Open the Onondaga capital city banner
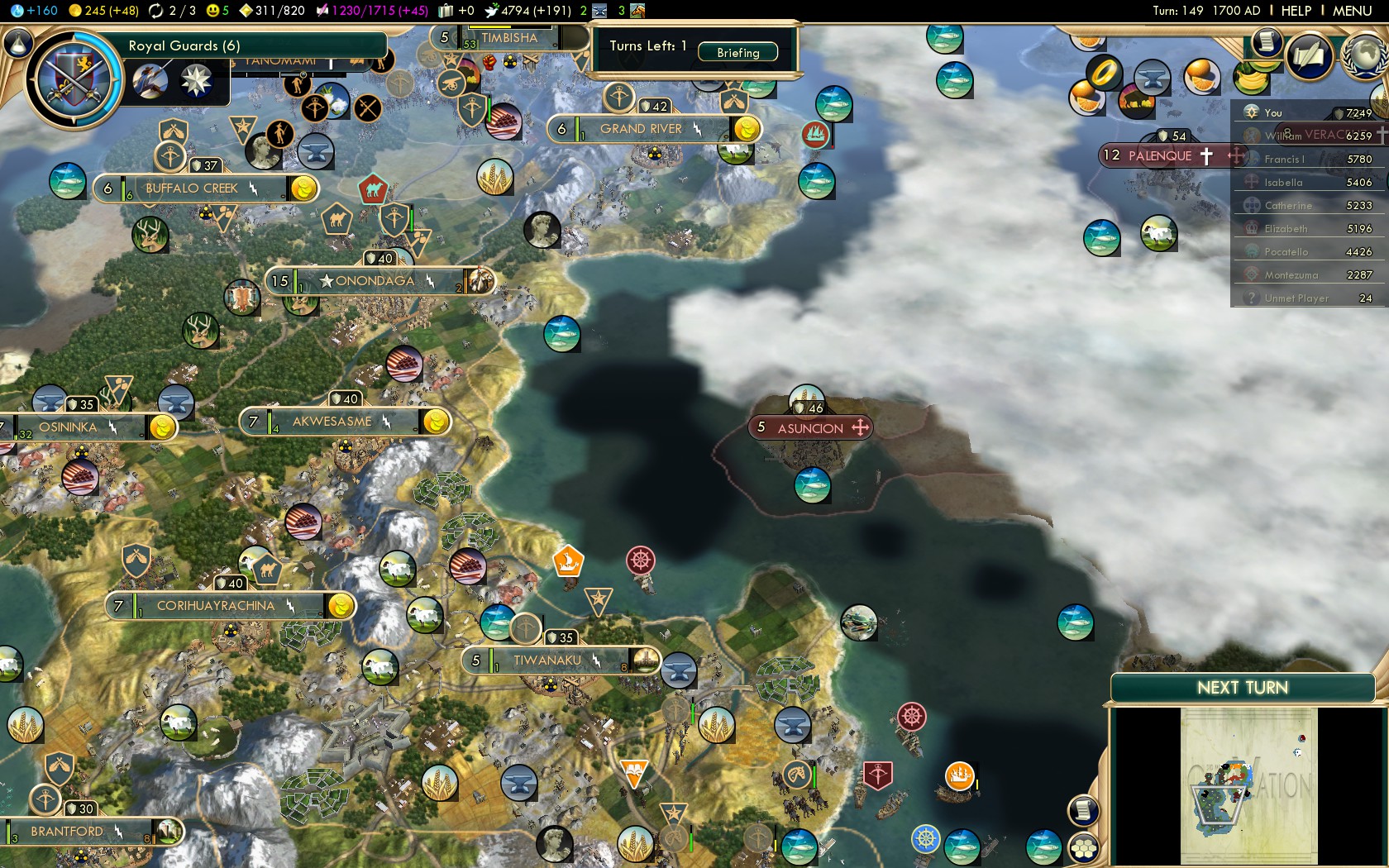Image resolution: width=1389 pixels, height=868 pixels. 375,281
